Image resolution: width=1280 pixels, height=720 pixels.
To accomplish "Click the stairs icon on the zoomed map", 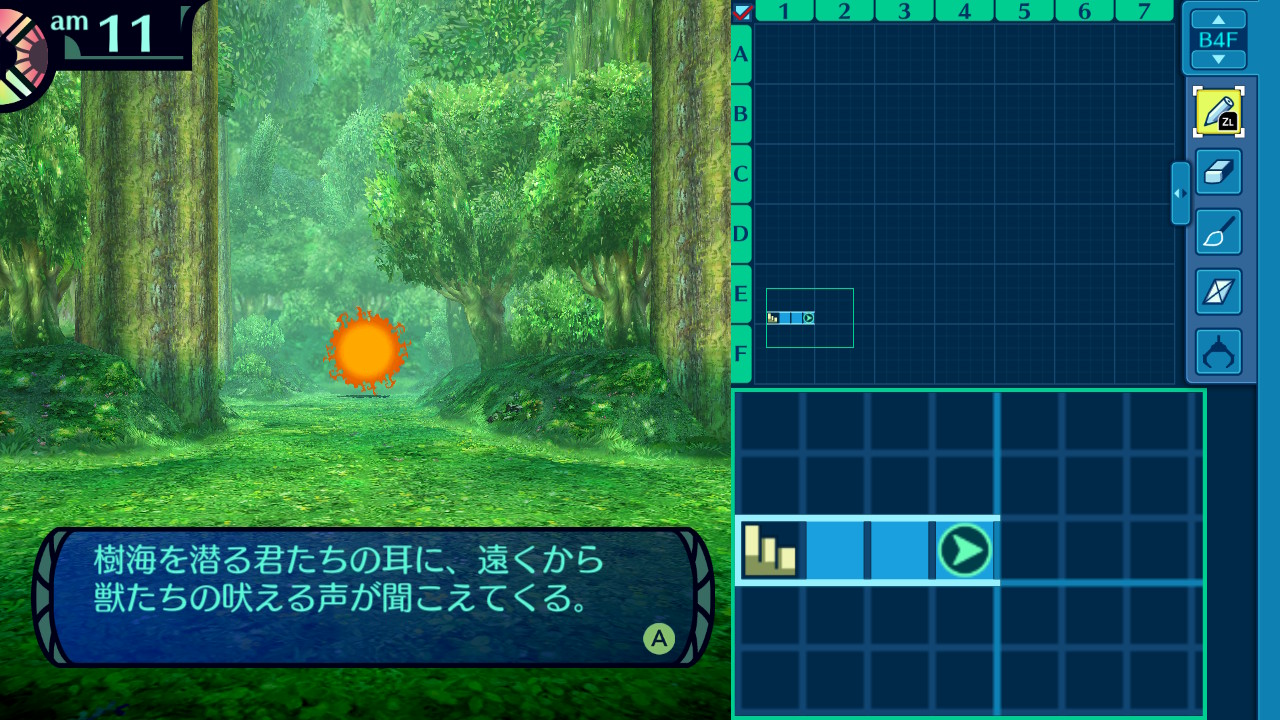I will click(x=770, y=549).
